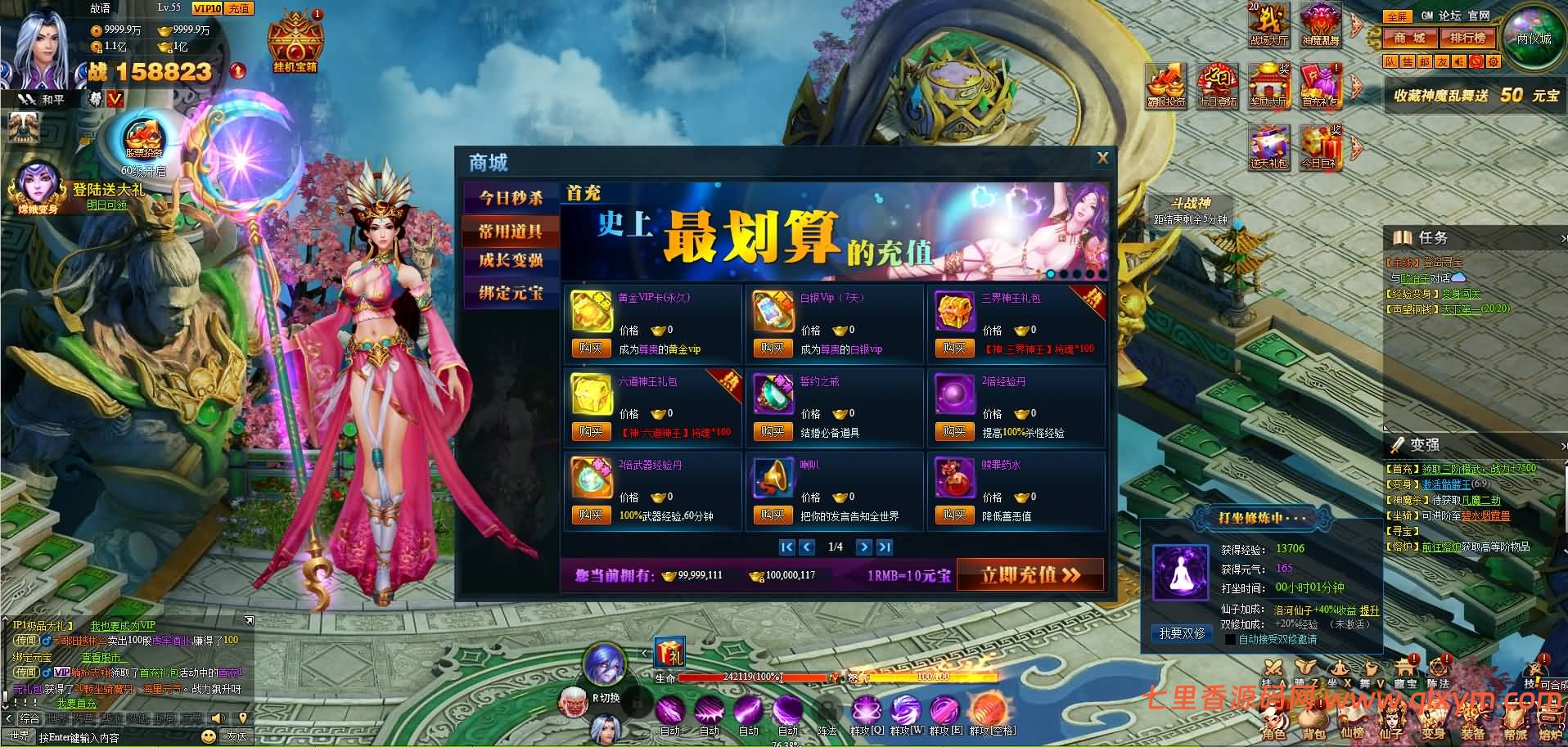
Task: Toggle 全屏 fullscreen mode
Action: 1398,16
